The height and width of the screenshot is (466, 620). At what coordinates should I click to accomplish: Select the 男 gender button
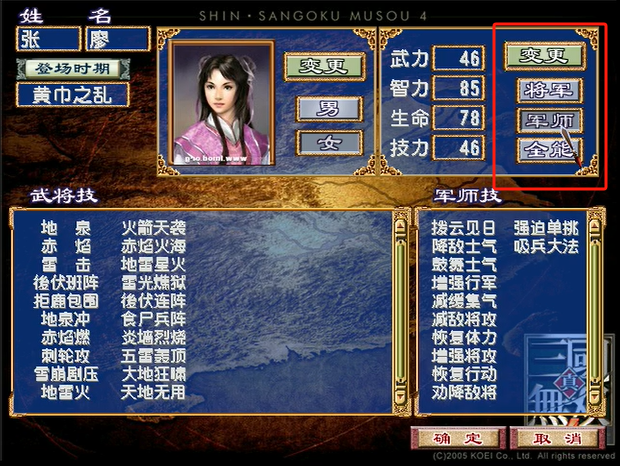click(329, 109)
